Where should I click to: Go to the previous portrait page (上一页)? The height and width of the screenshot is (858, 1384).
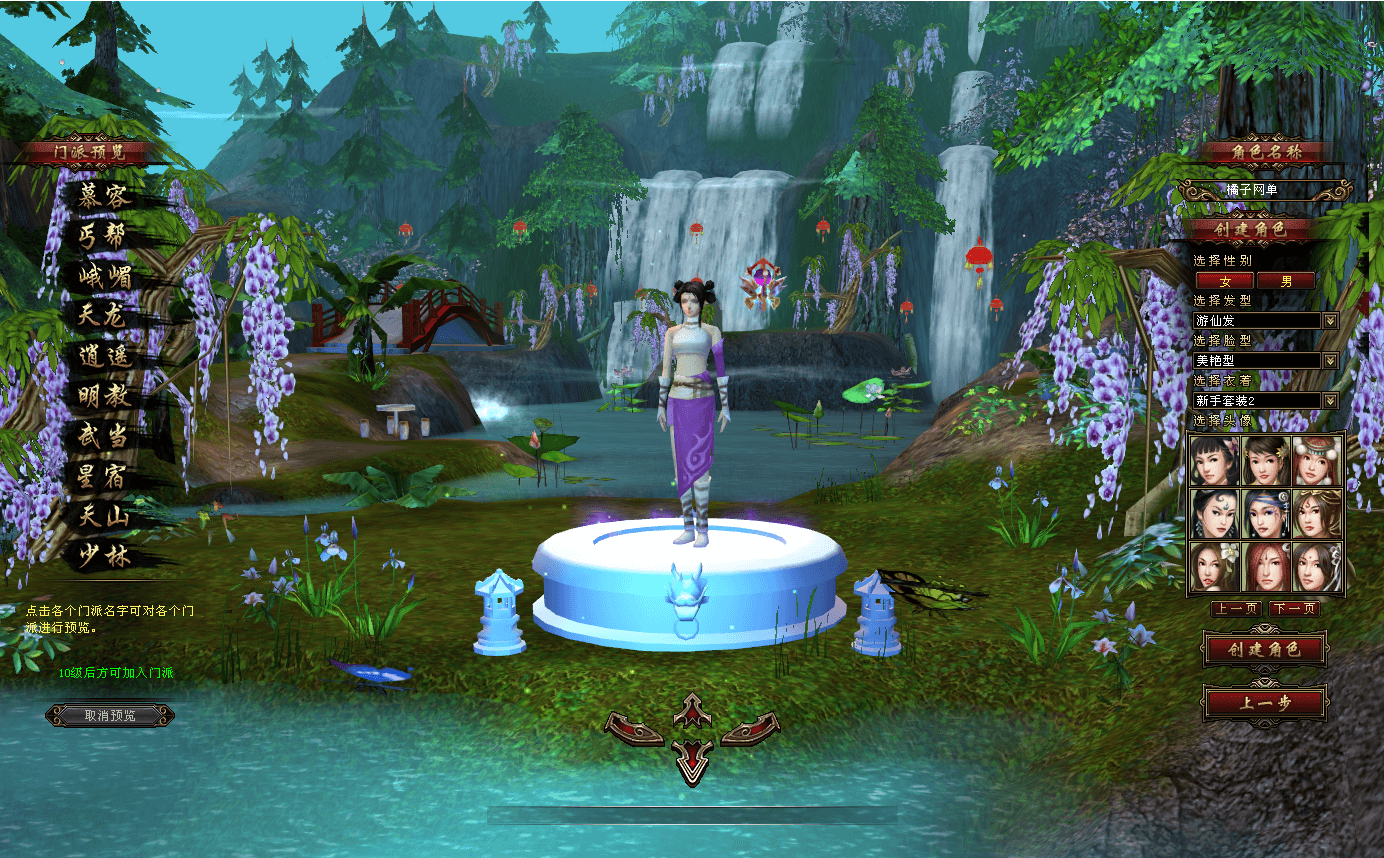[x=1235, y=609]
